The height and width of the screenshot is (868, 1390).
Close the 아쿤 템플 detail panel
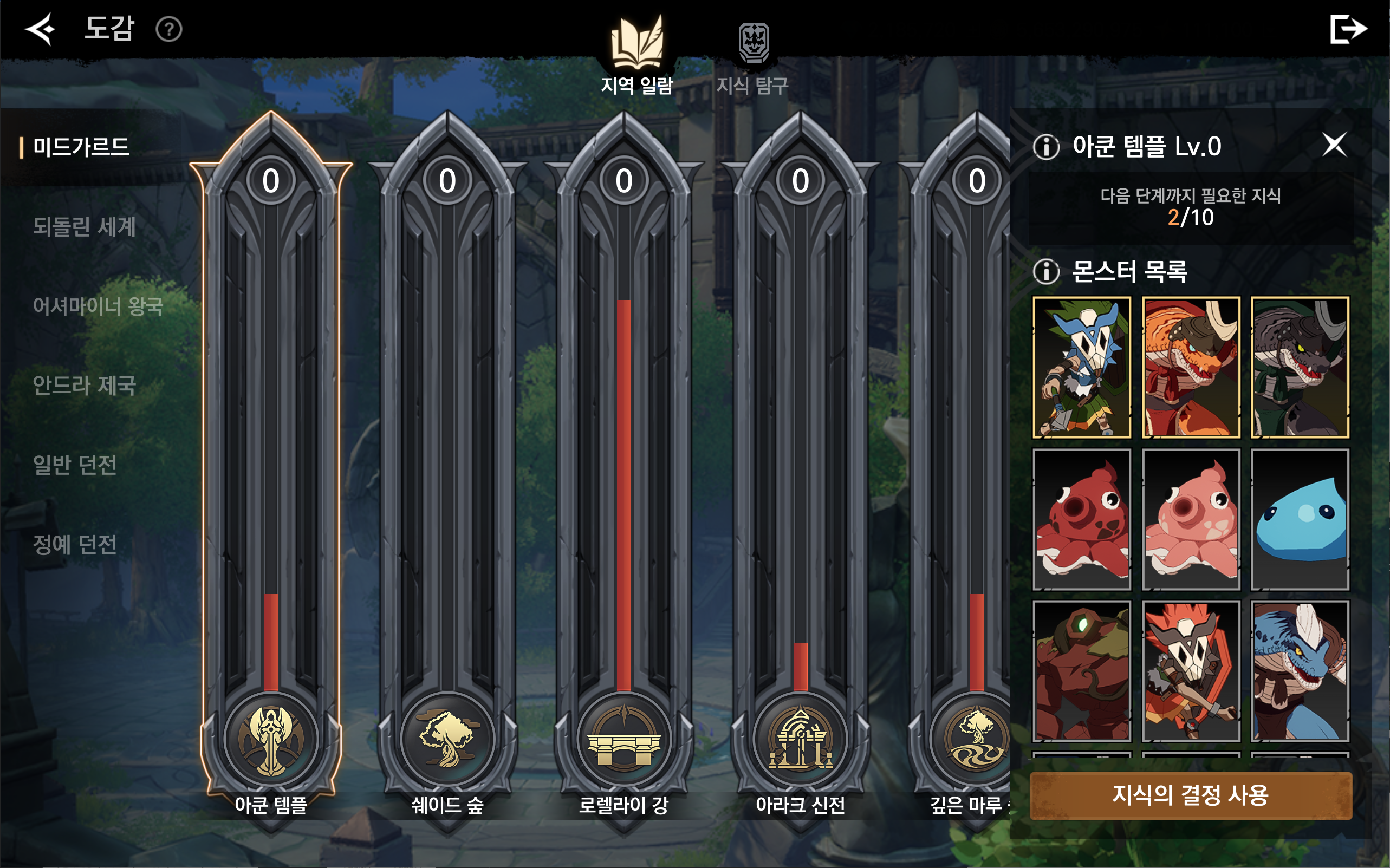1334,145
